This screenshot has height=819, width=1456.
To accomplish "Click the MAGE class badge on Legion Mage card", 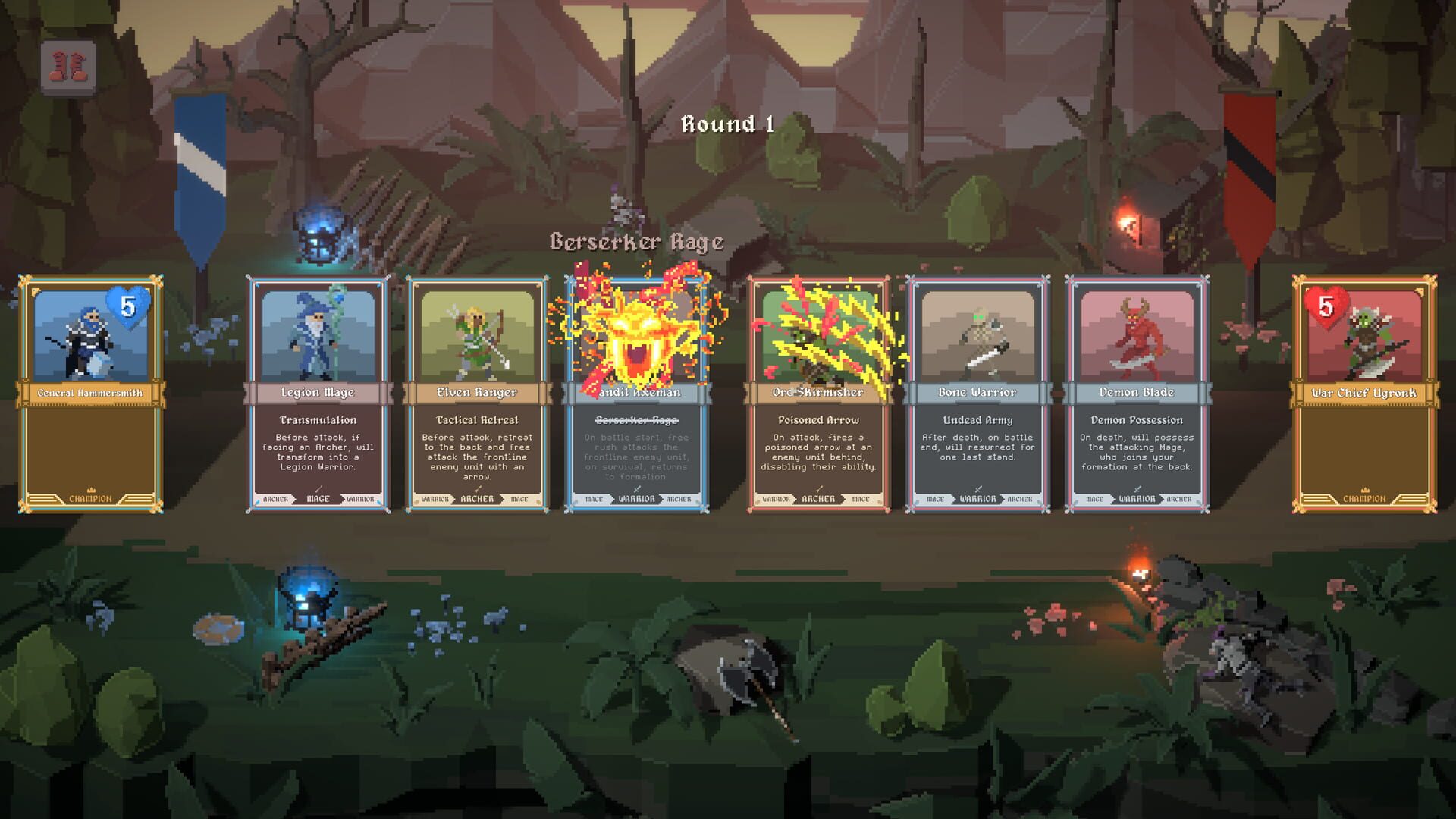I will (x=317, y=500).
